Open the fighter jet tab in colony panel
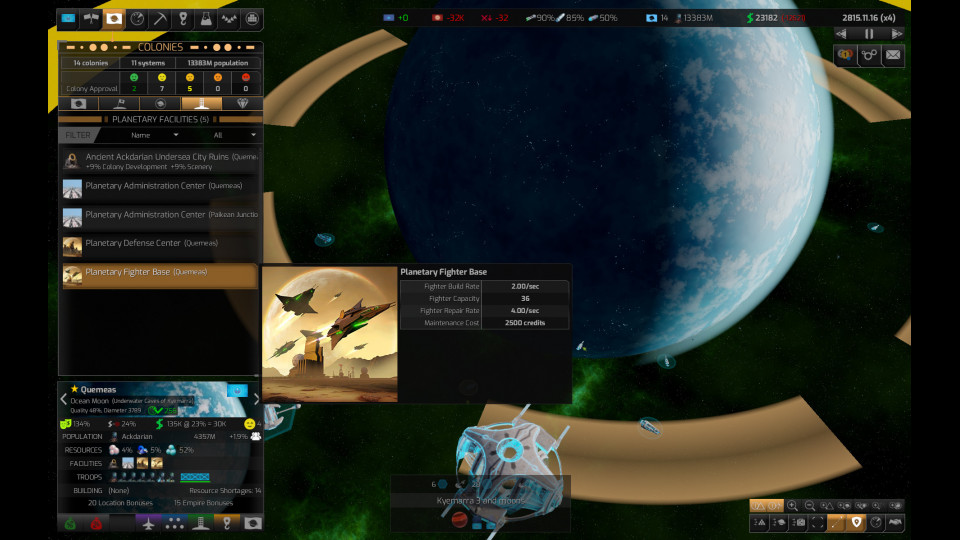The height and width of the screenshot is (540, 960). 148,522
